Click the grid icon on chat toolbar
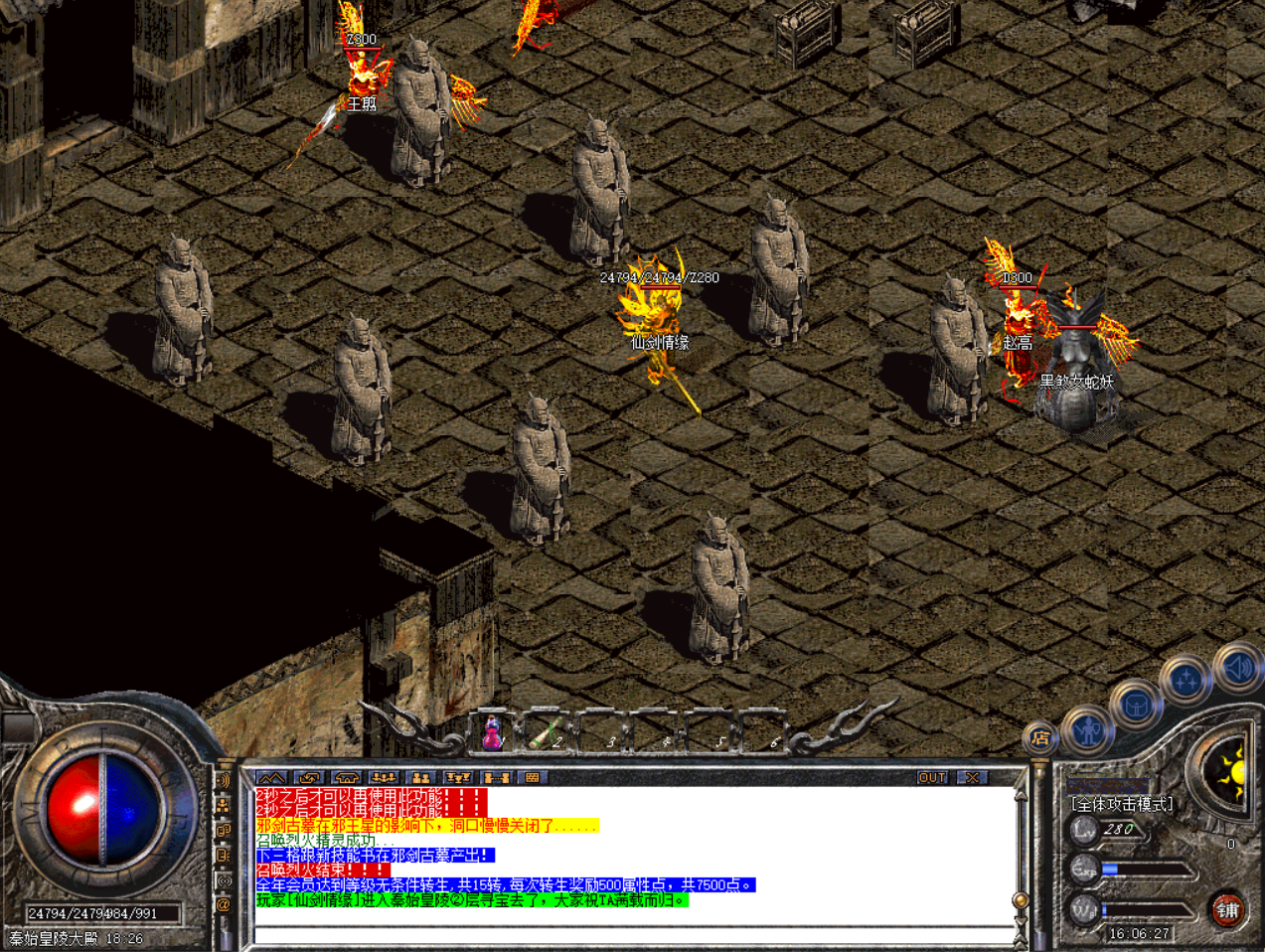The width and height of the screenshot is (1265, 952). pos(533,777)
